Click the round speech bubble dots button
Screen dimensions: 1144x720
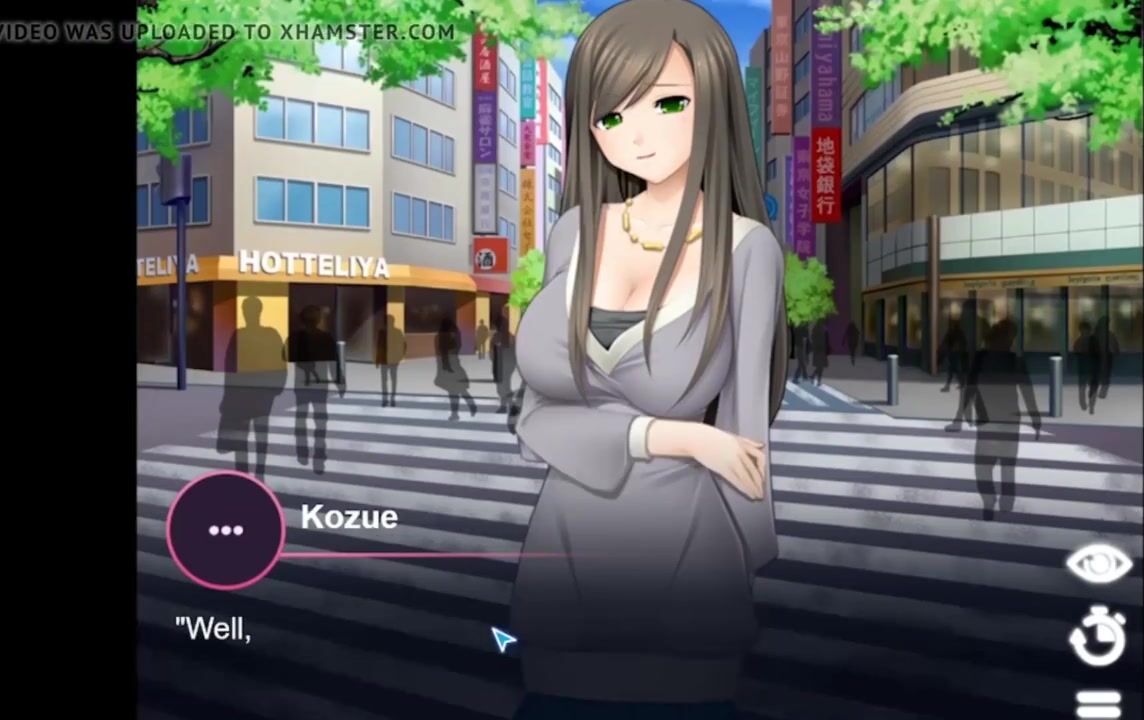[x=226, y=530]
